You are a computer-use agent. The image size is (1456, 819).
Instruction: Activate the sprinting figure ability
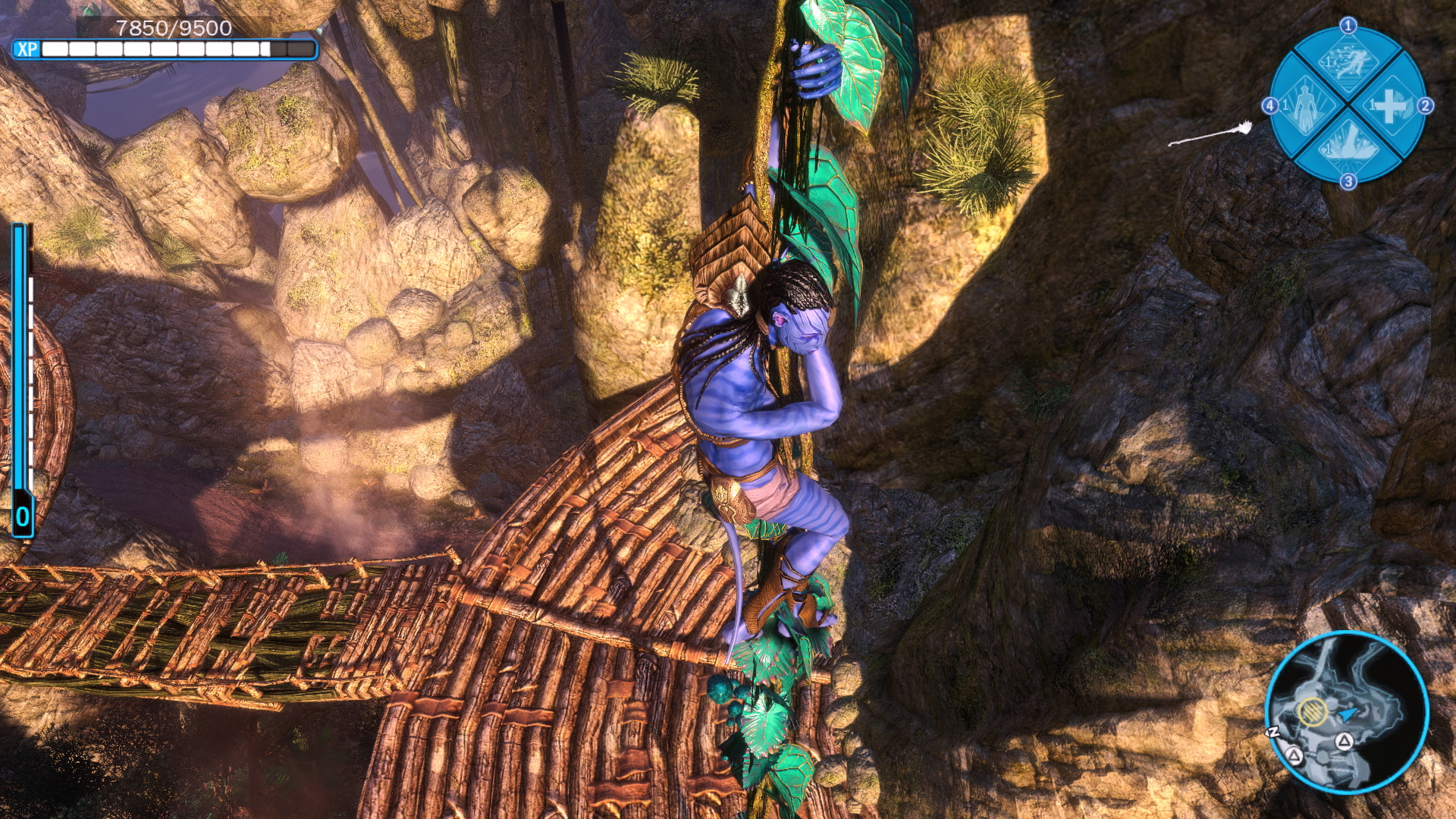[1347, 62]
